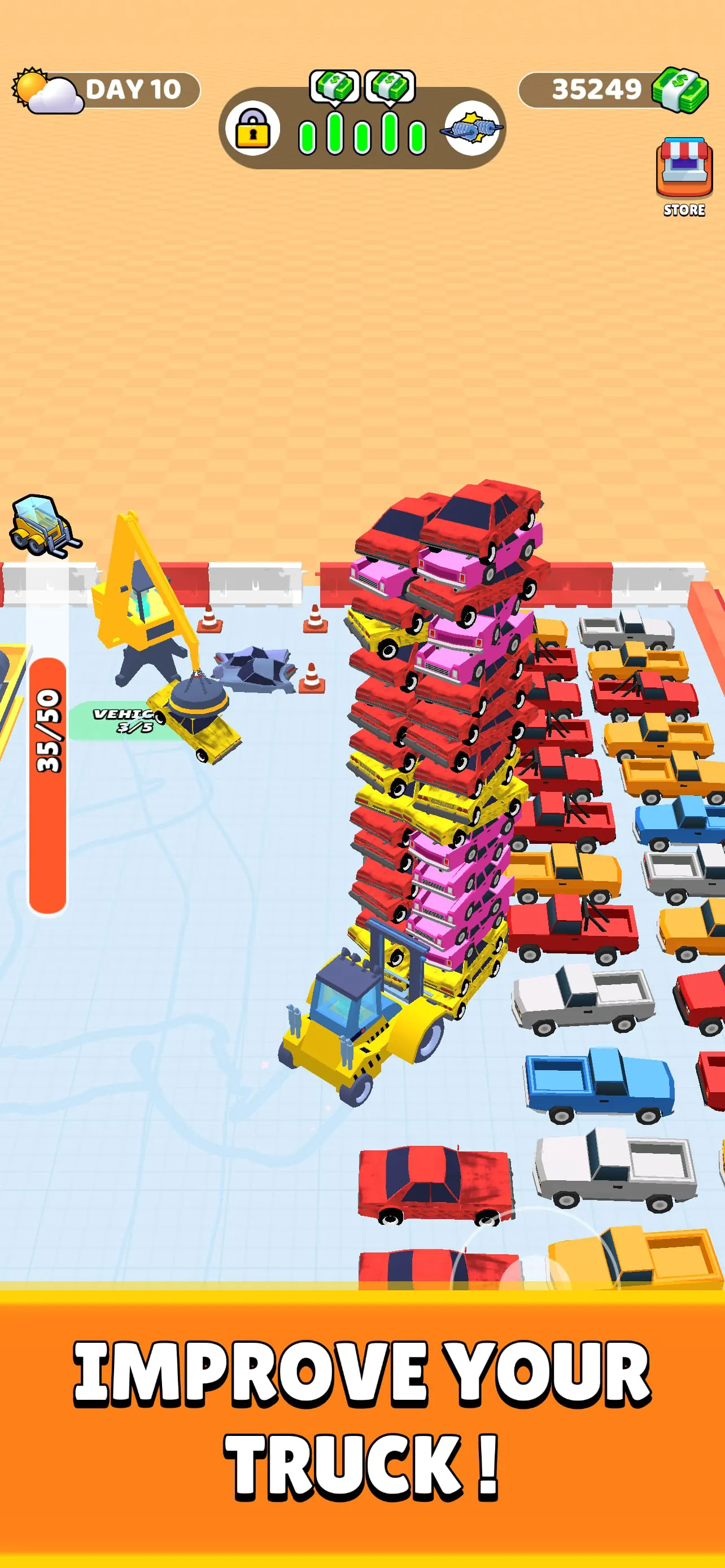Viewport: 725px width, 1568px height.
Task: Tap the first money bundle above progress bar
Action: [334, 85]
